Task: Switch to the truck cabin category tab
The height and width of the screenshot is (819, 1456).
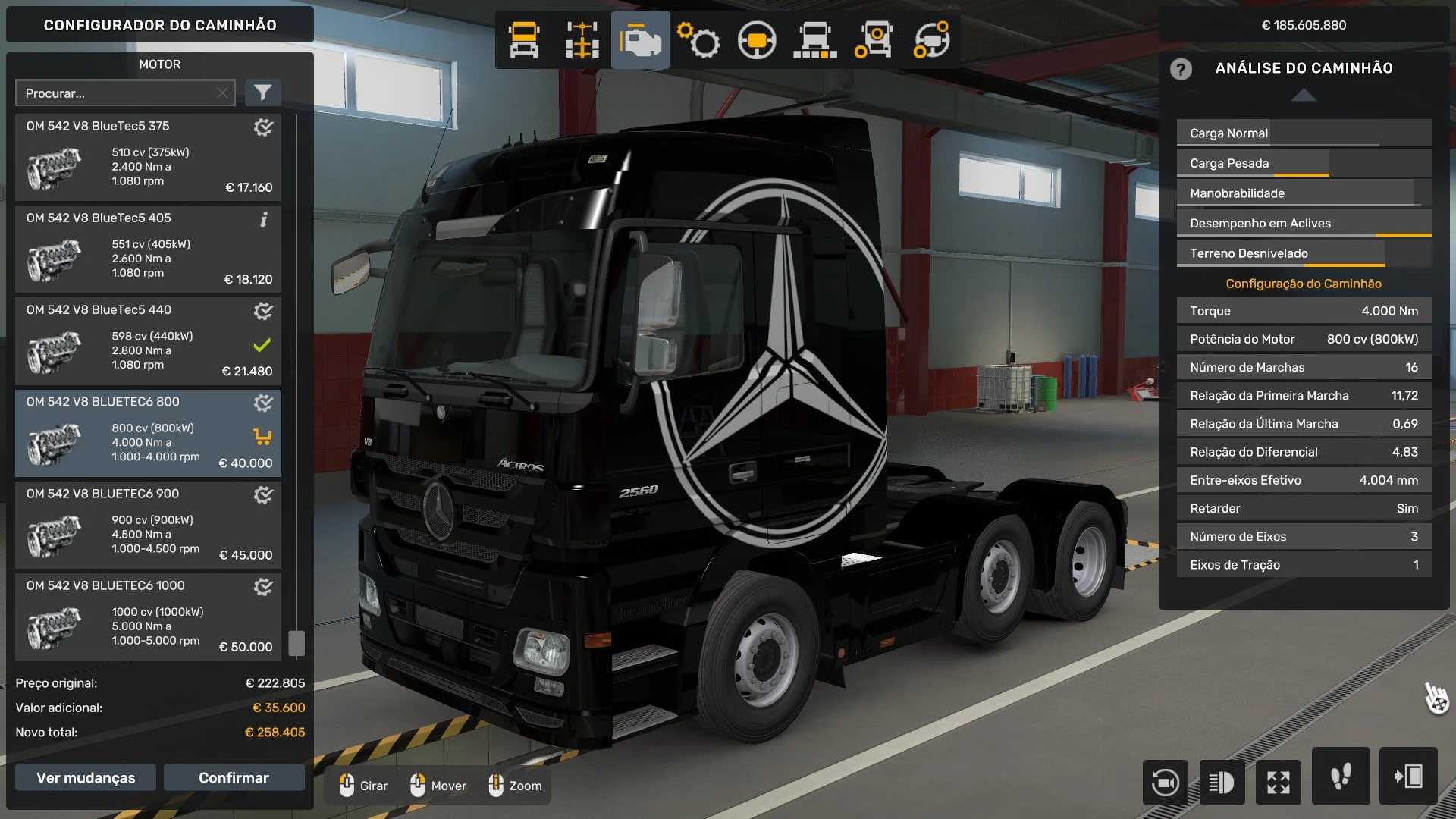Action: tap(524, 40)
